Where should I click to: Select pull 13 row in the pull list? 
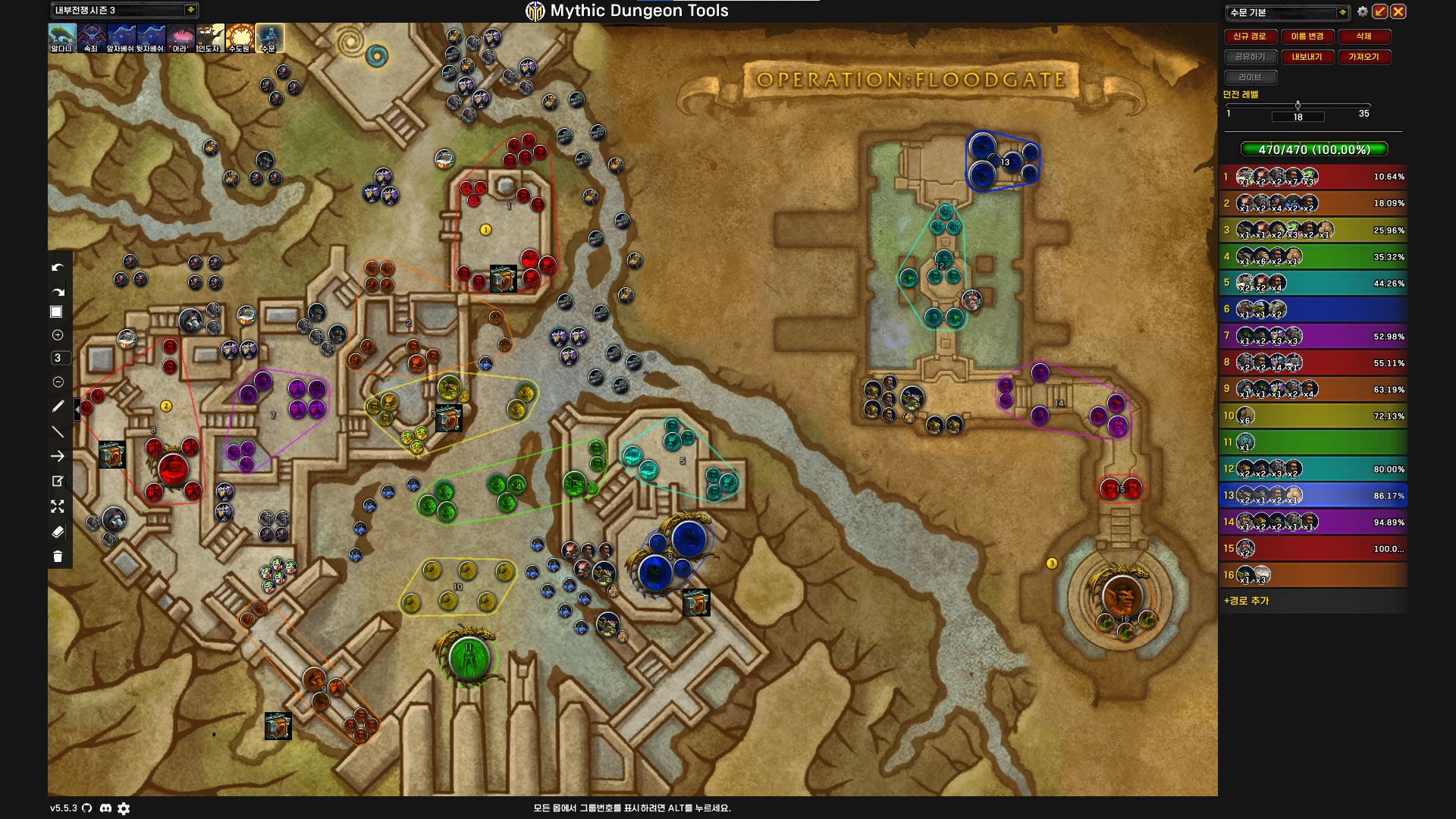click(x=1313, y=496)
